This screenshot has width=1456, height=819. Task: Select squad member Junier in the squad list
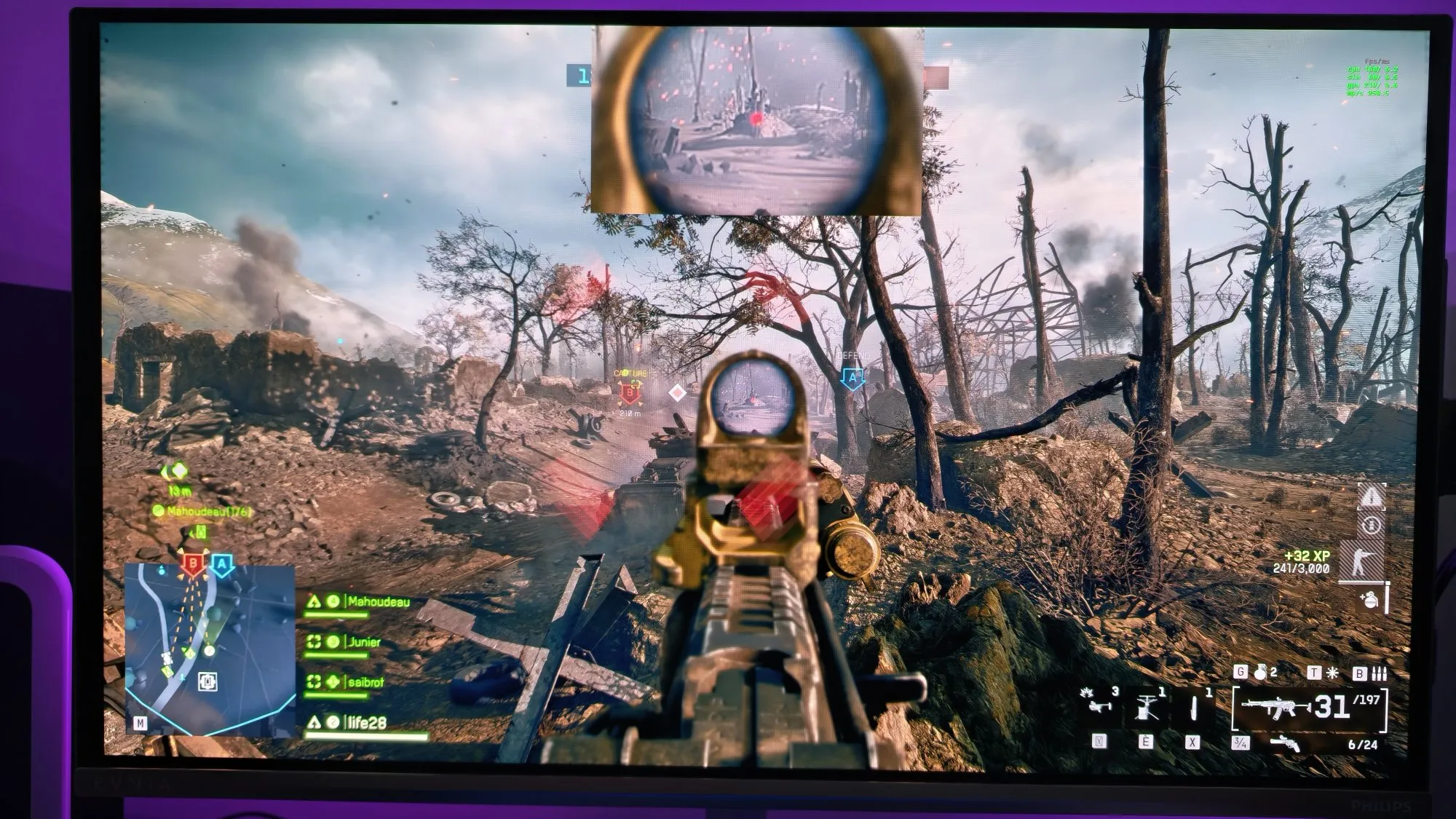pos(364,642)
